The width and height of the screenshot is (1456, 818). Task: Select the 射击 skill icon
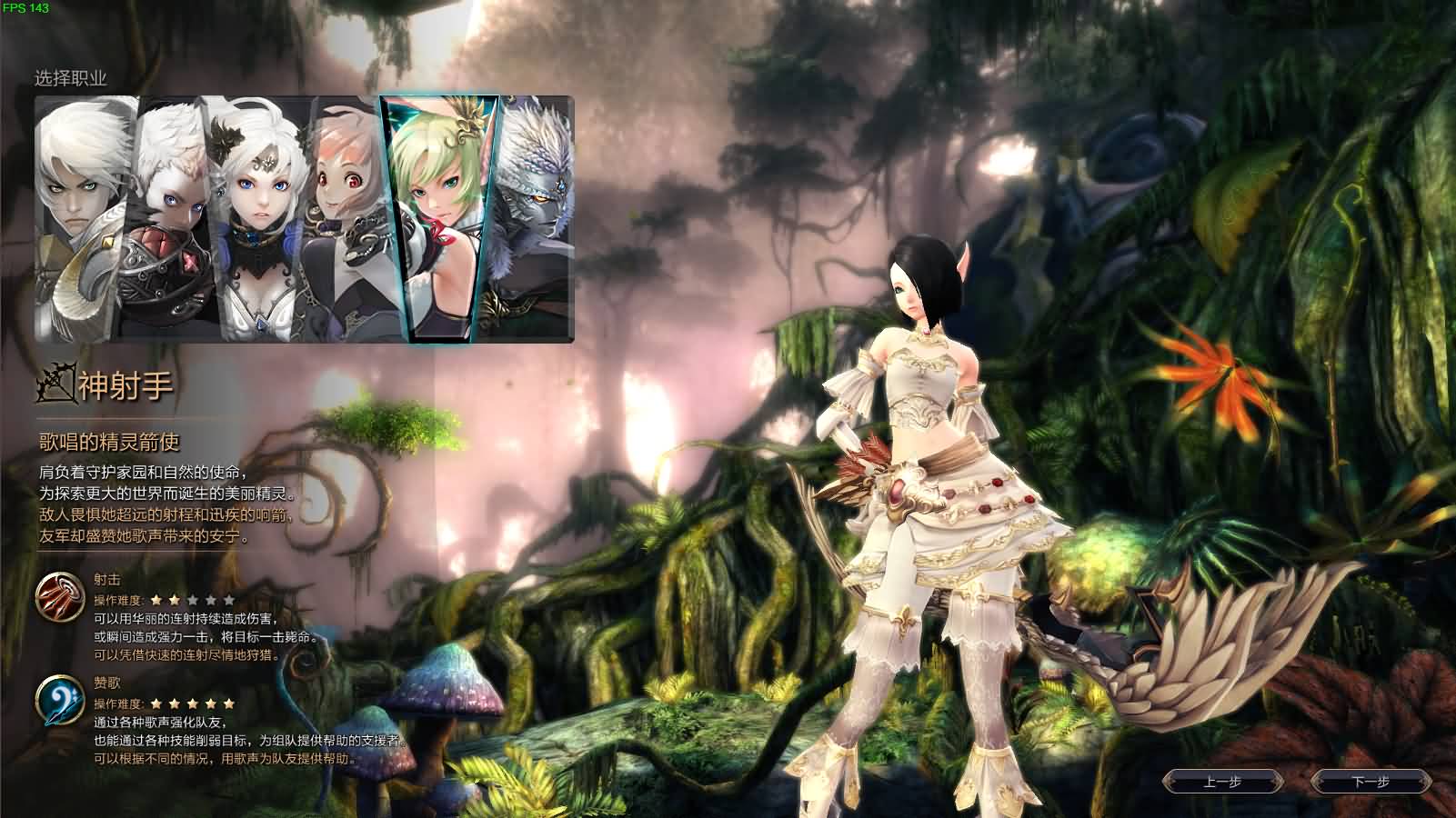pyautogui.click(x=60, y=594)
